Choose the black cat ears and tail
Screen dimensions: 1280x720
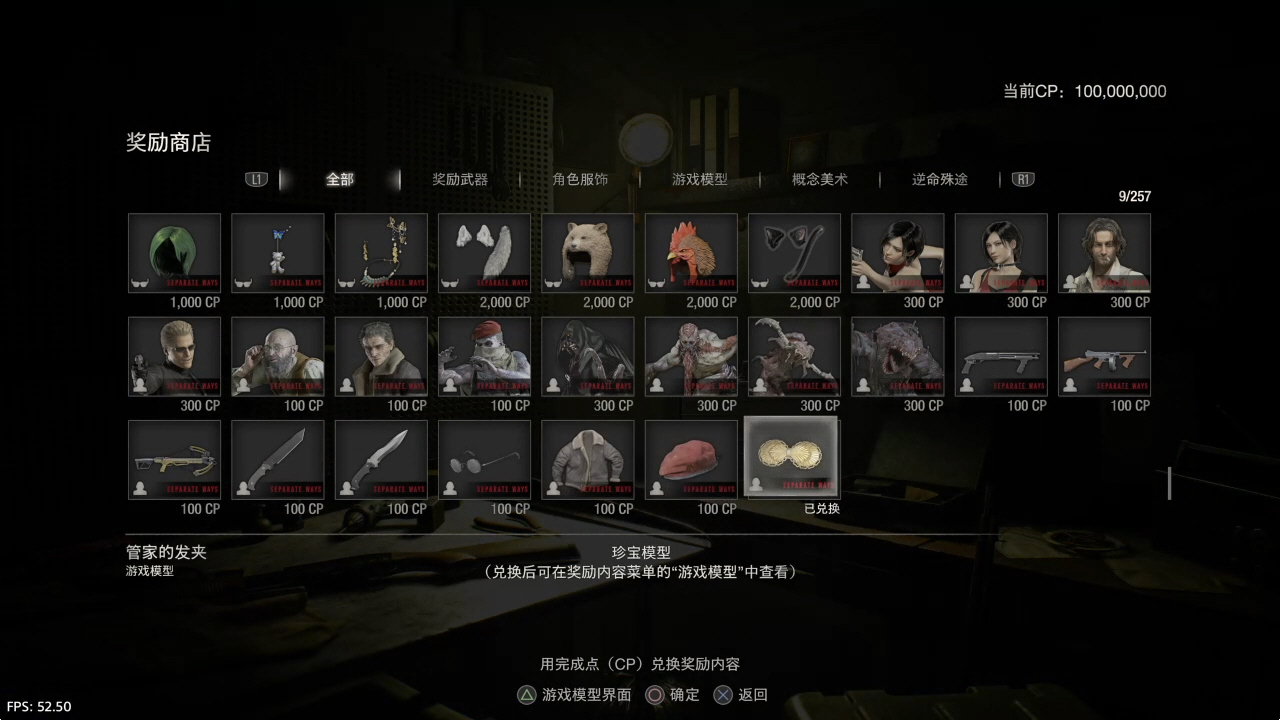(794, 253)
